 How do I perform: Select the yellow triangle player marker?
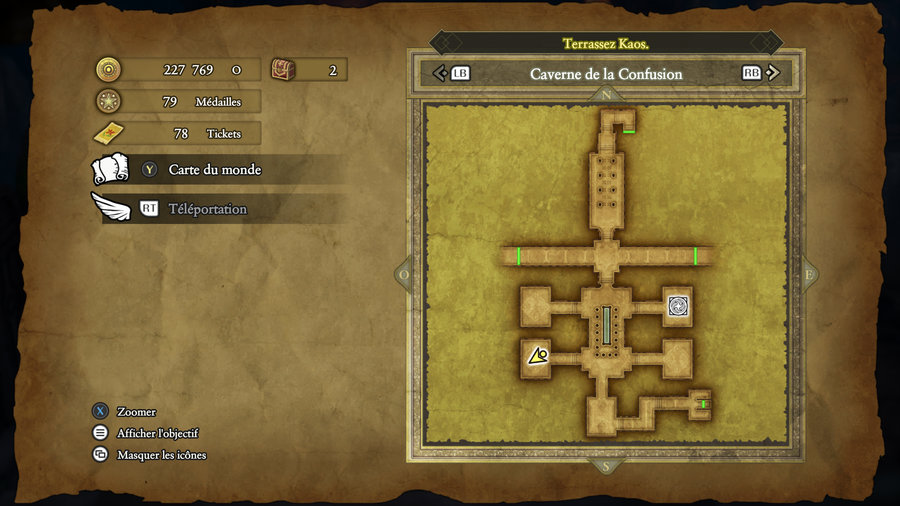click(538, 355)
